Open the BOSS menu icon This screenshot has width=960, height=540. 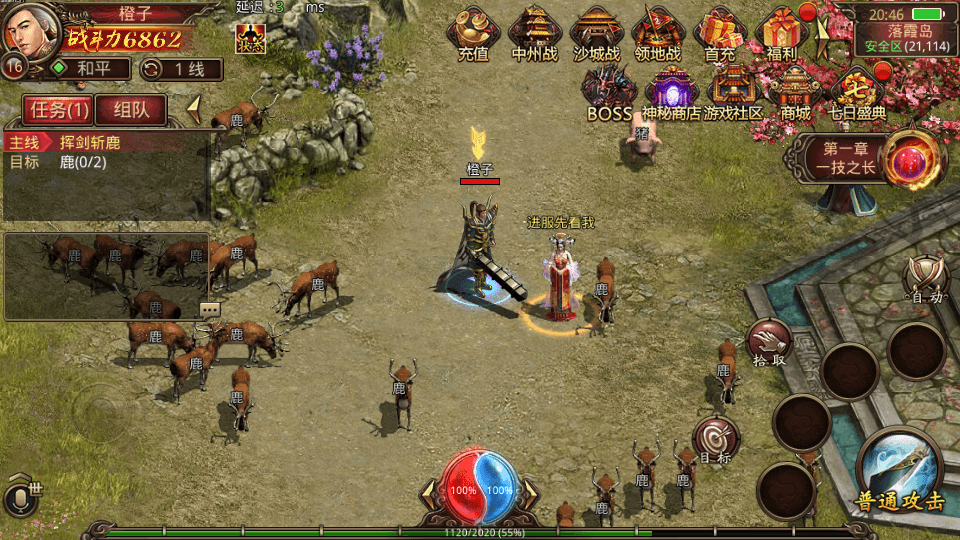(x=609, y=93)
